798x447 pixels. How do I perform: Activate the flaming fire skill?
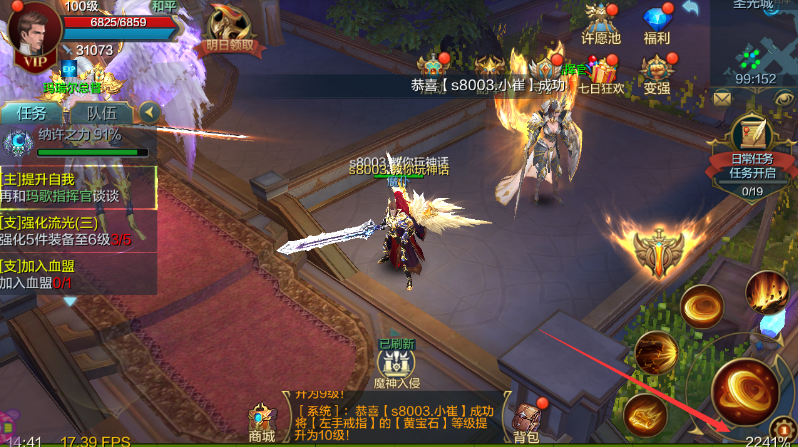point(768,292)
